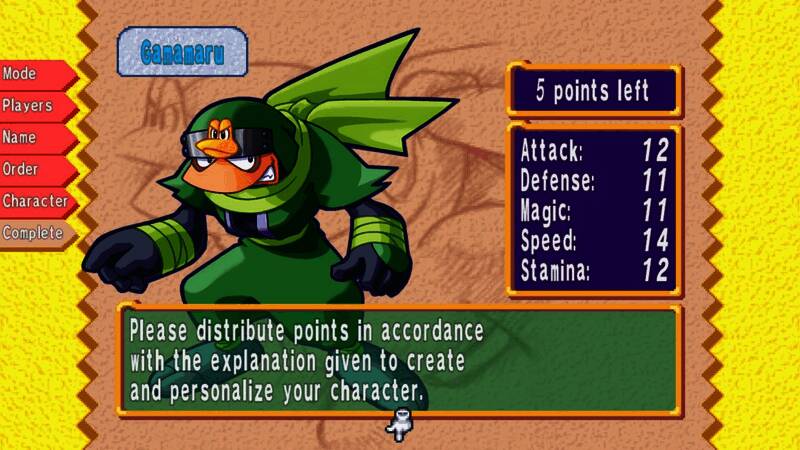Image resolution: width=800 pixels, height=450 pixels.
Task: Pick the Magic stat row
Action: (x=594, y=212)
